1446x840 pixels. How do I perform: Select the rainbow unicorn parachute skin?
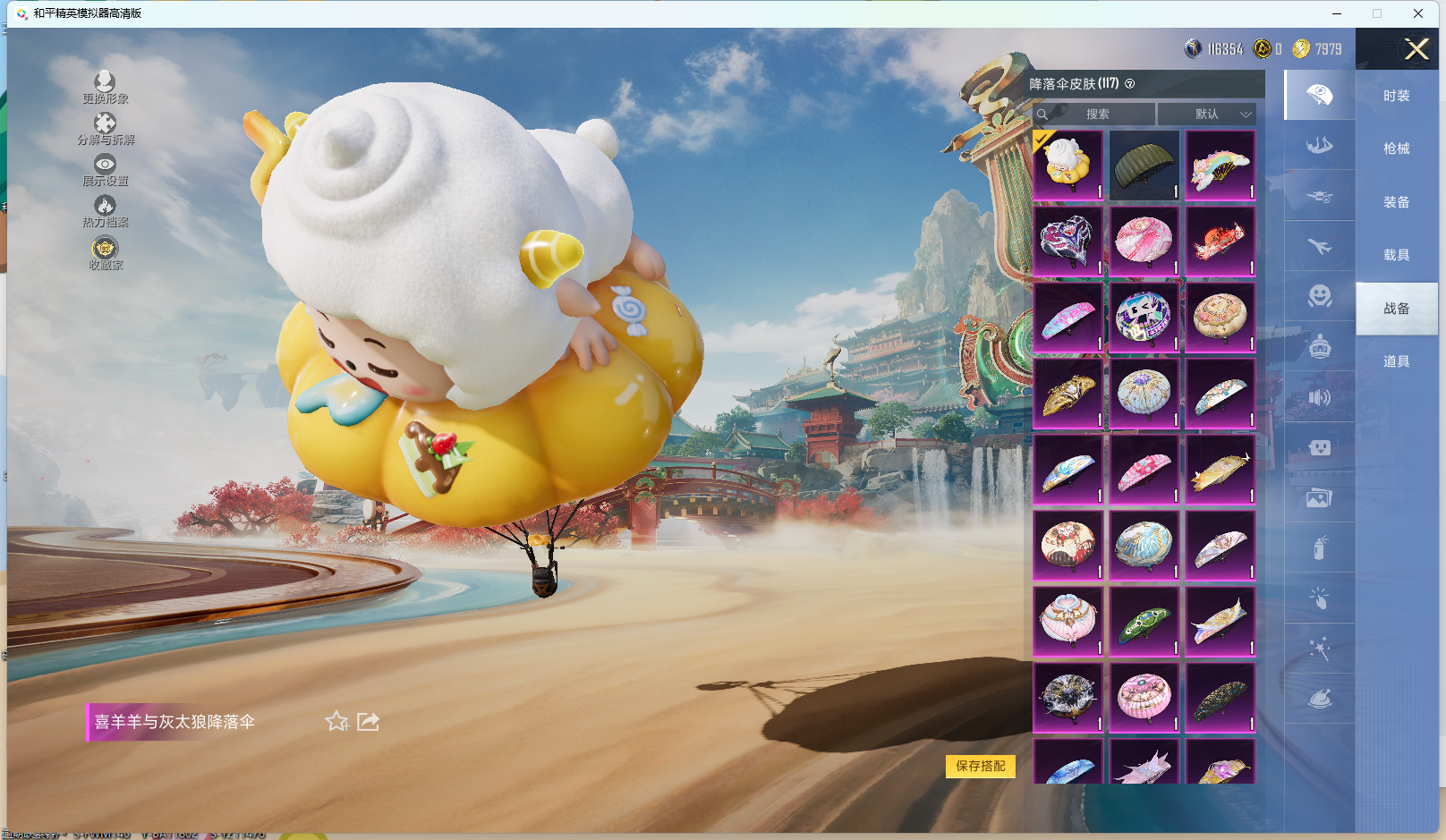[x=1220, y=165]
